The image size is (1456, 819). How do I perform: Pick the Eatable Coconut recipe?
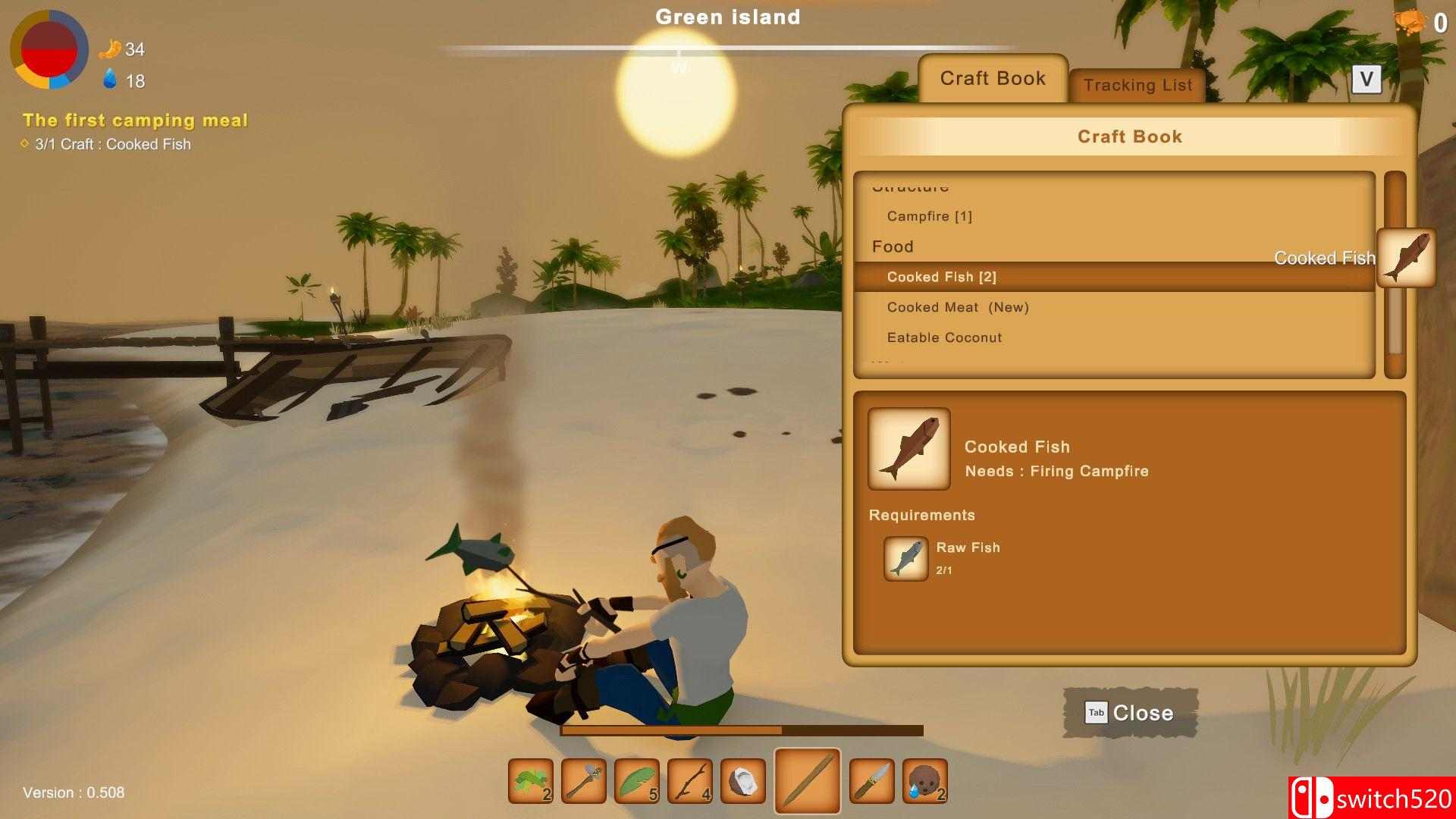pyautogui.click(x=944, y=338)
